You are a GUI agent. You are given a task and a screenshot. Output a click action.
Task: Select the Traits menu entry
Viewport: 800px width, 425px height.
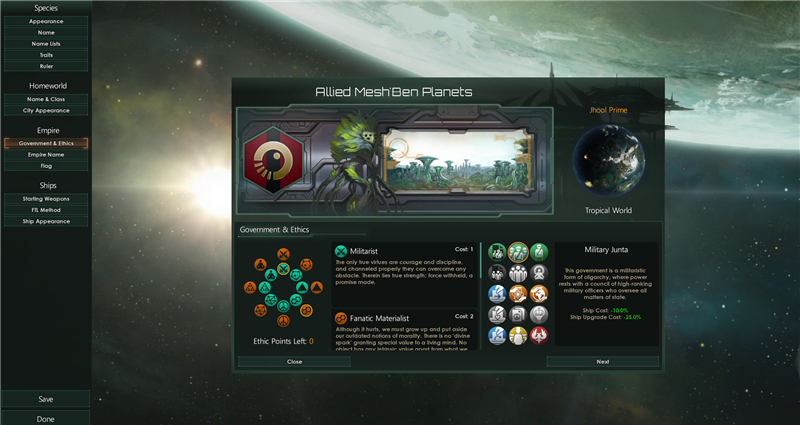click(x=46, y=55)
